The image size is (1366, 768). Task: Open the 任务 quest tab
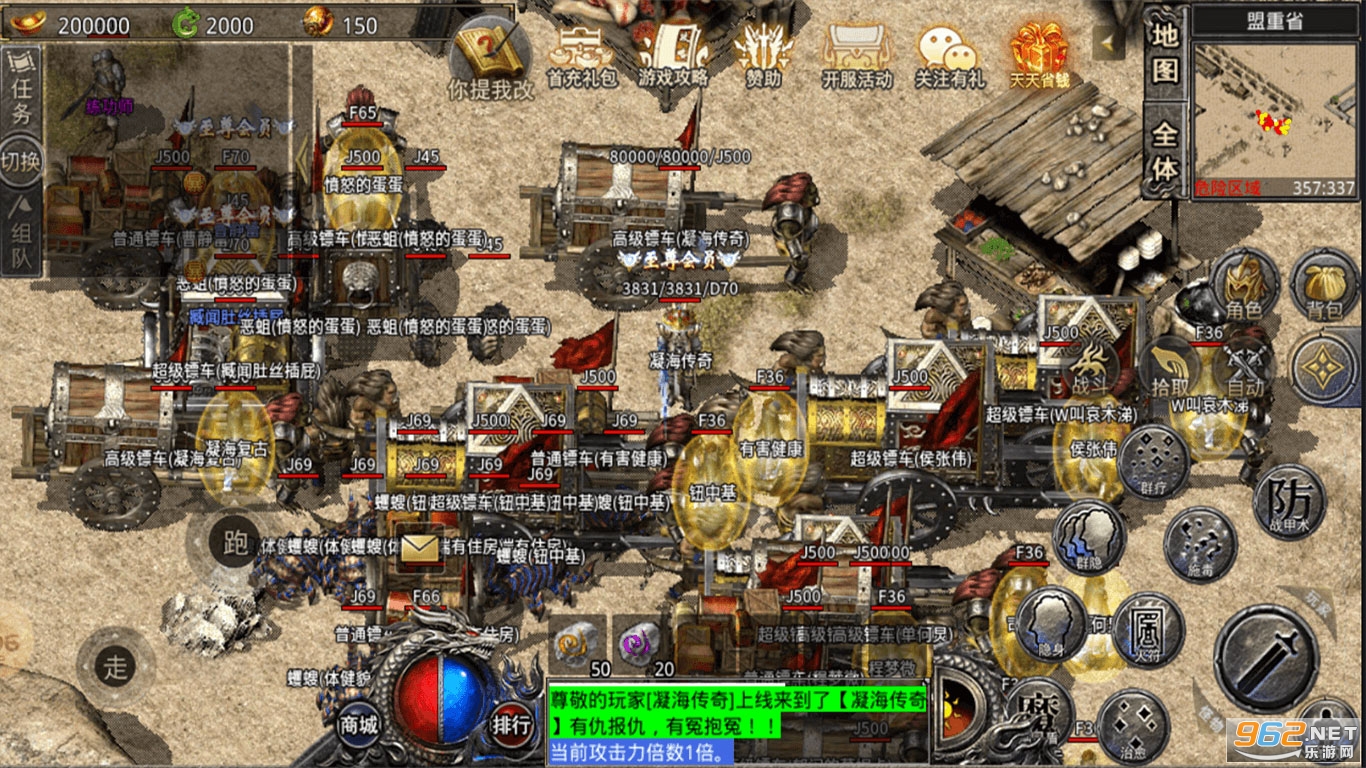click(x=21, y=87)
